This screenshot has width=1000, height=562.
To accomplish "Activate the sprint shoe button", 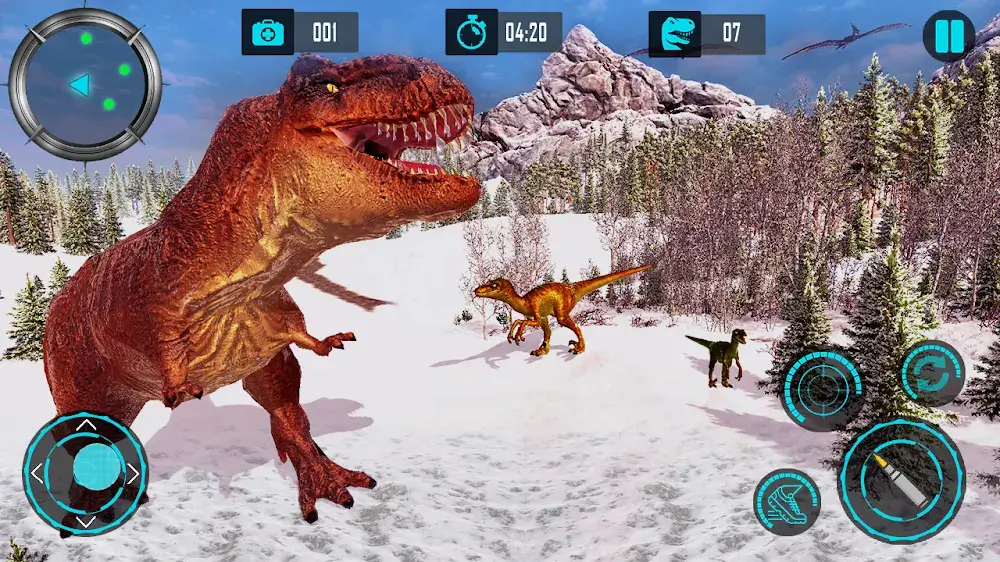I will click(787, 502).
